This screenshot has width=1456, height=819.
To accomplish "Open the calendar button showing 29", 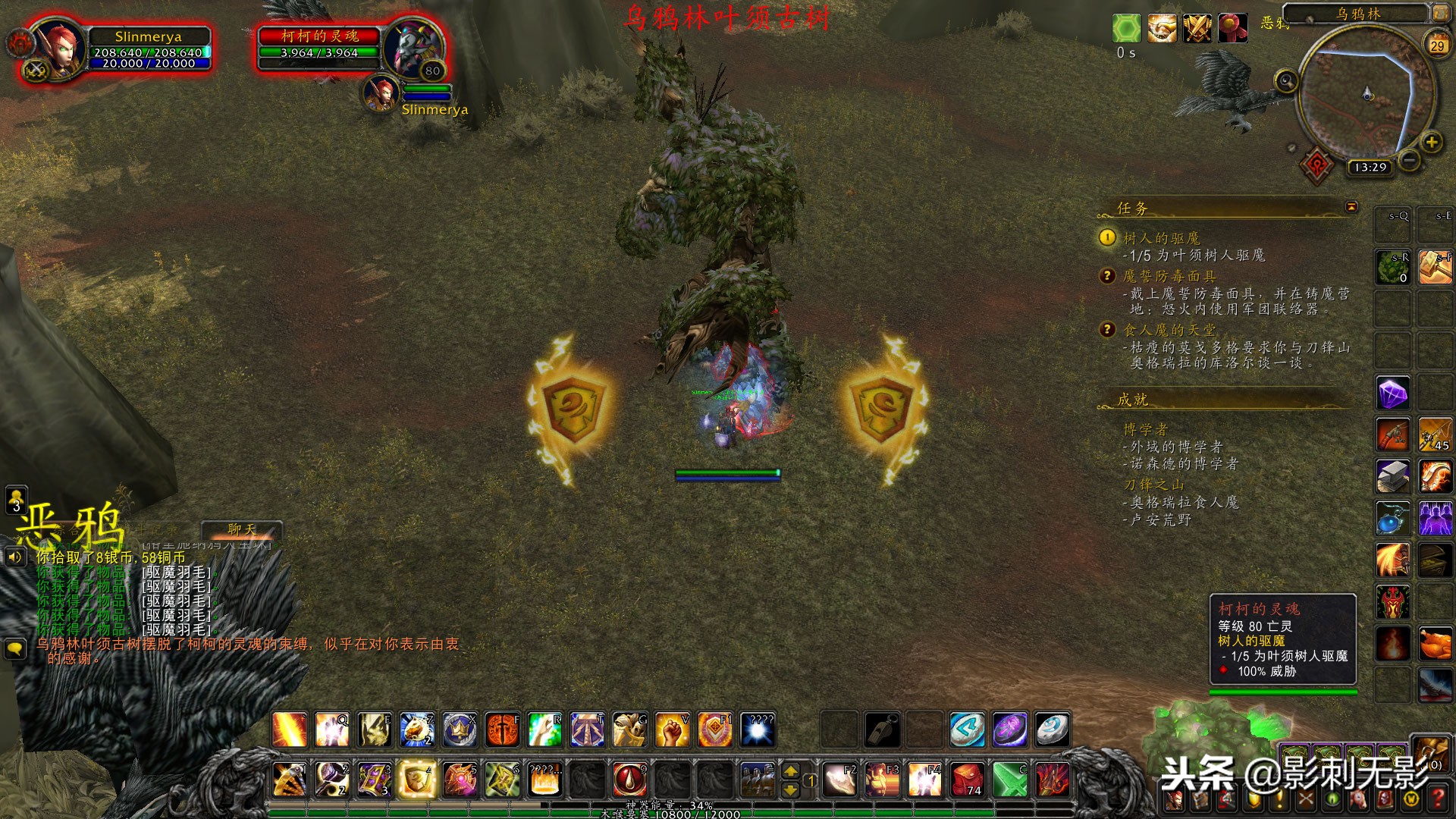I will click(1436, 45).
